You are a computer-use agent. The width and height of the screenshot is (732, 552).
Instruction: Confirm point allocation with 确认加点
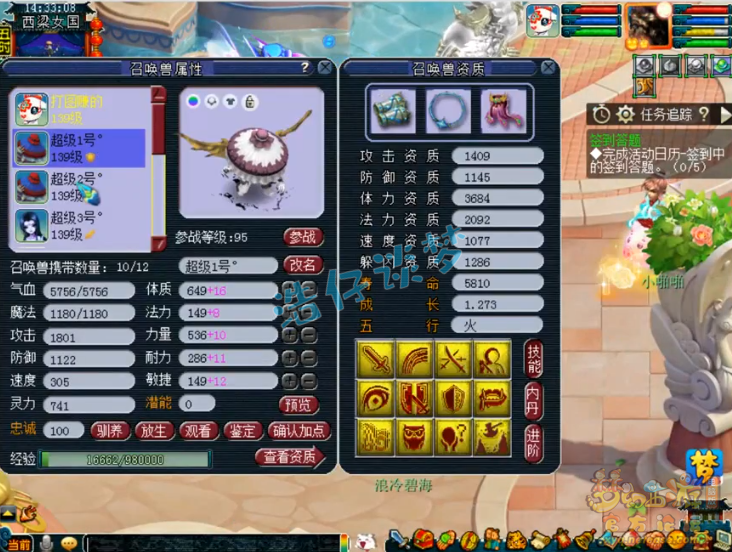click(x=297, y=431)
